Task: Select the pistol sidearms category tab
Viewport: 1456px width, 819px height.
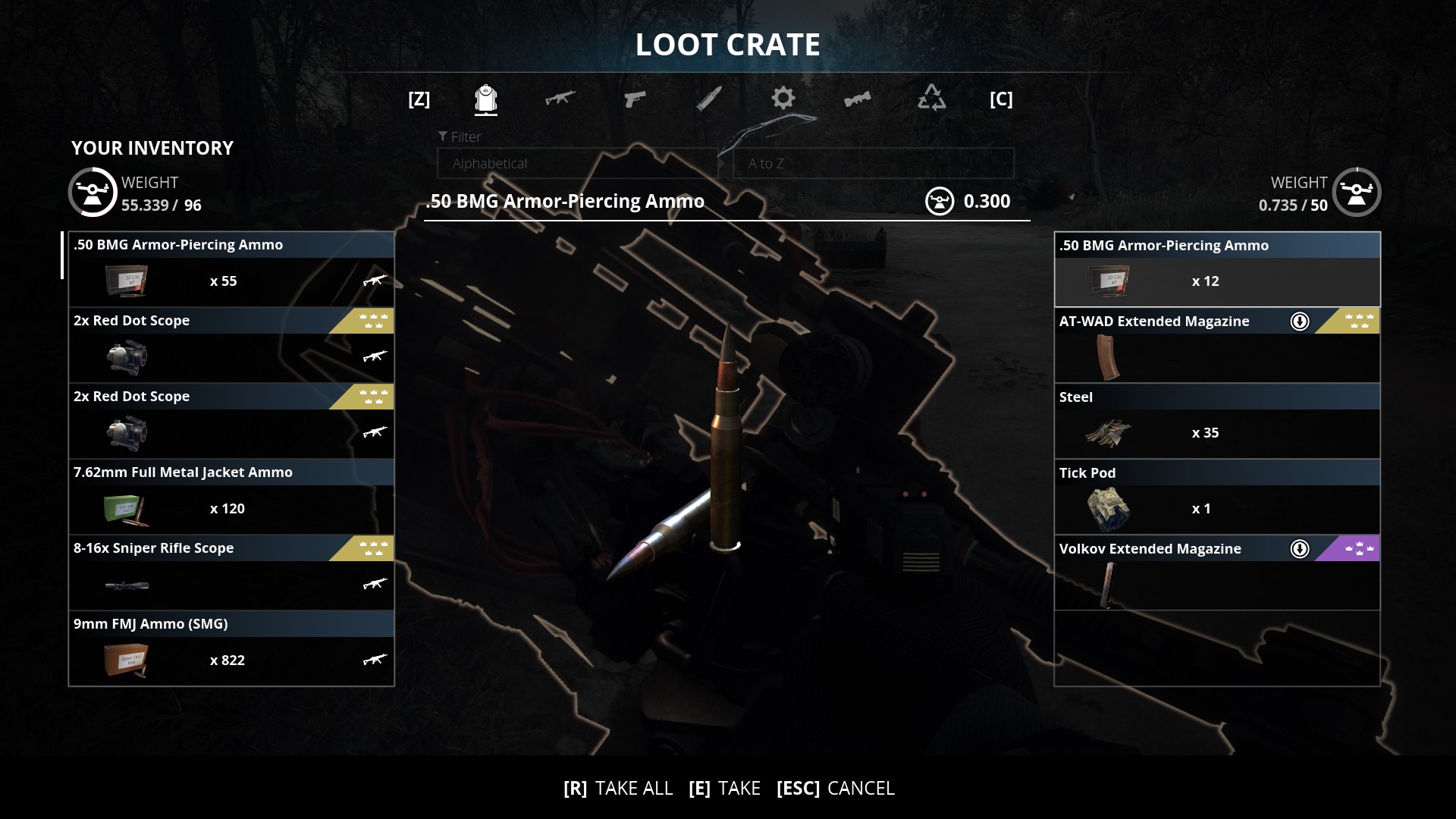Action: (634, 99)
